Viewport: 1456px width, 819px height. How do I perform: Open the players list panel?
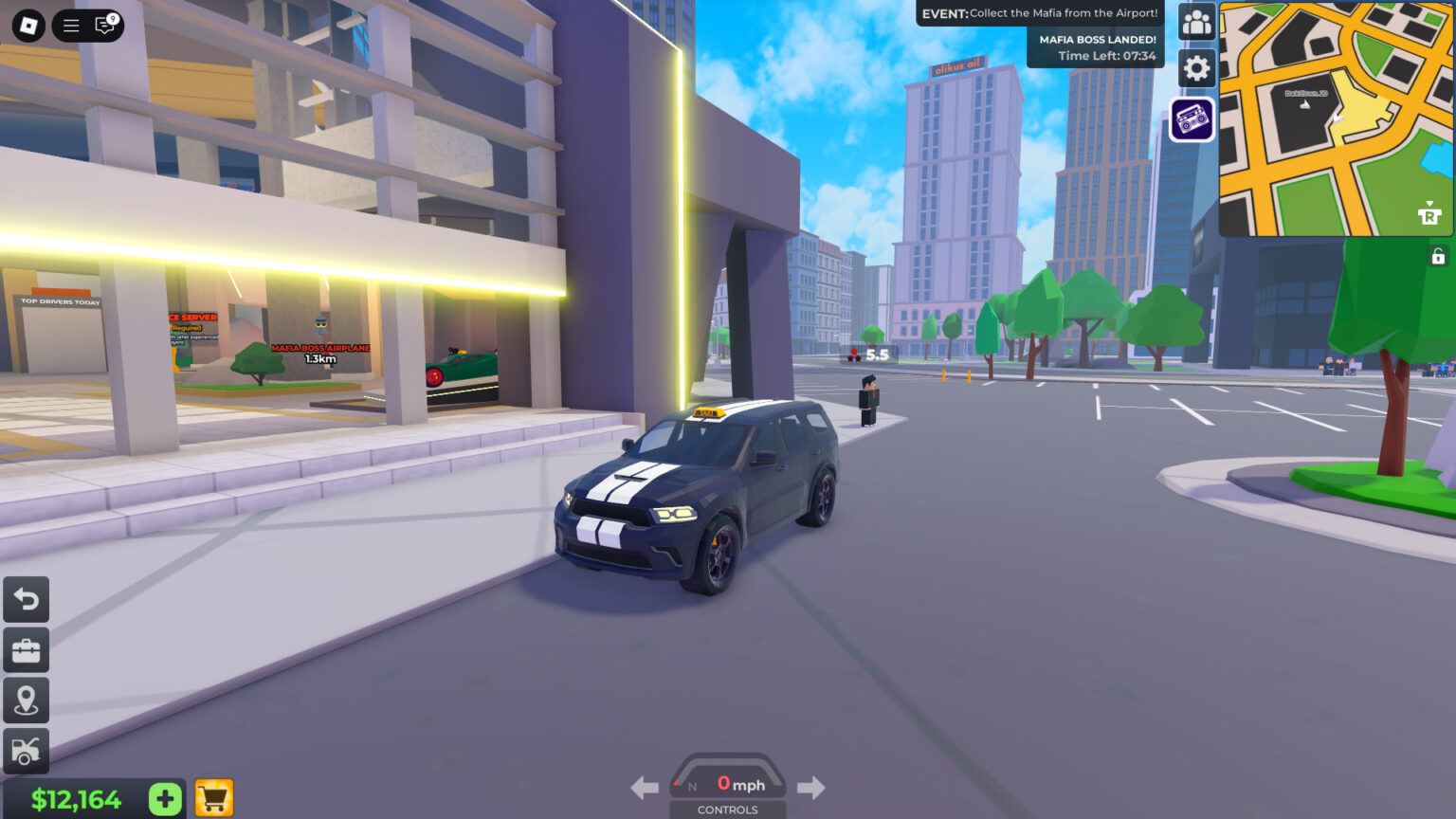point(1196,21)
